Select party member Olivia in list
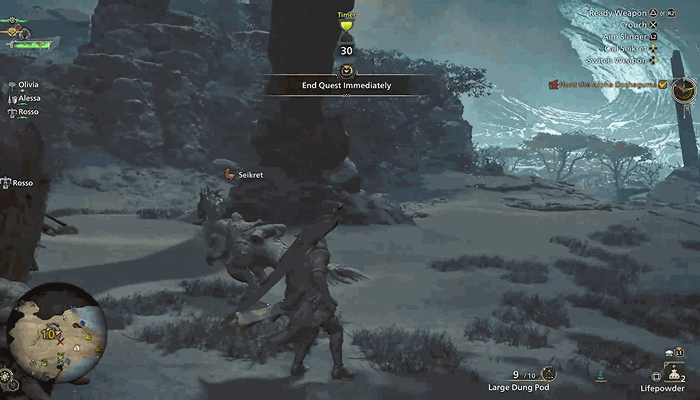Image resolution: width=700 pixels, height=400 pixels. click(28, 87)
